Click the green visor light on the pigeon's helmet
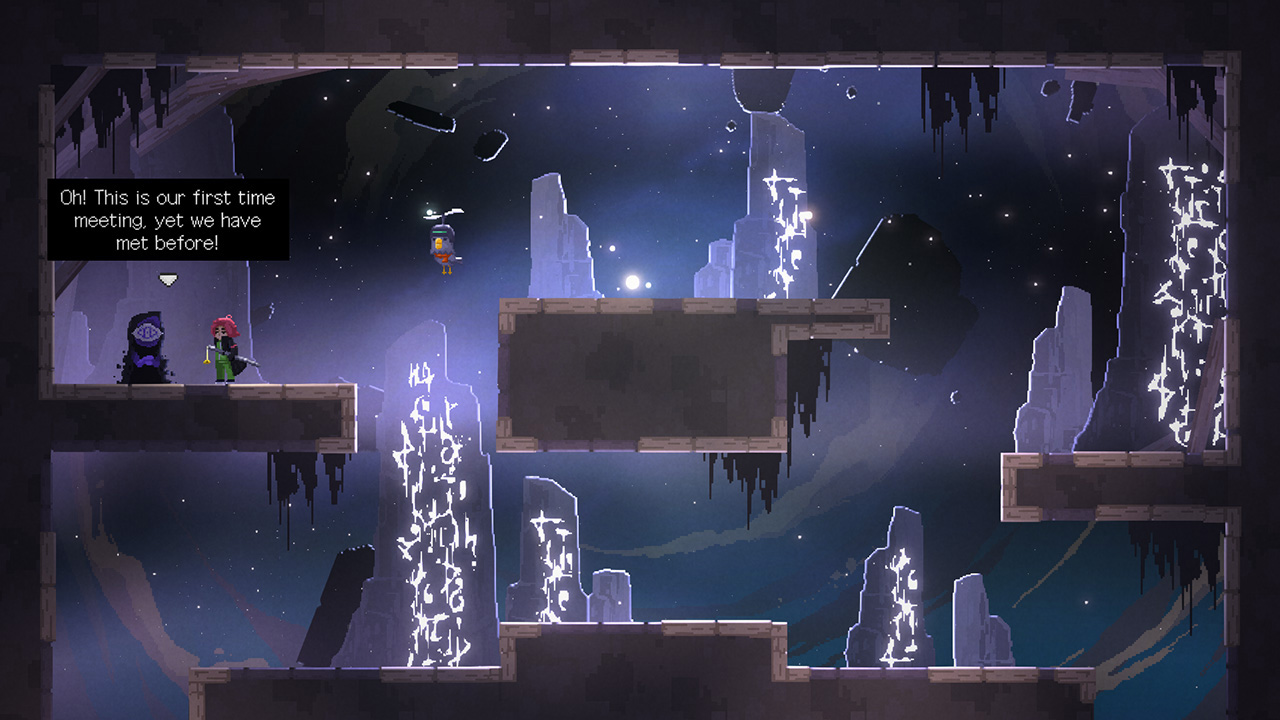The width and height of the screenshot is (1280, 720). click(440, 232)
